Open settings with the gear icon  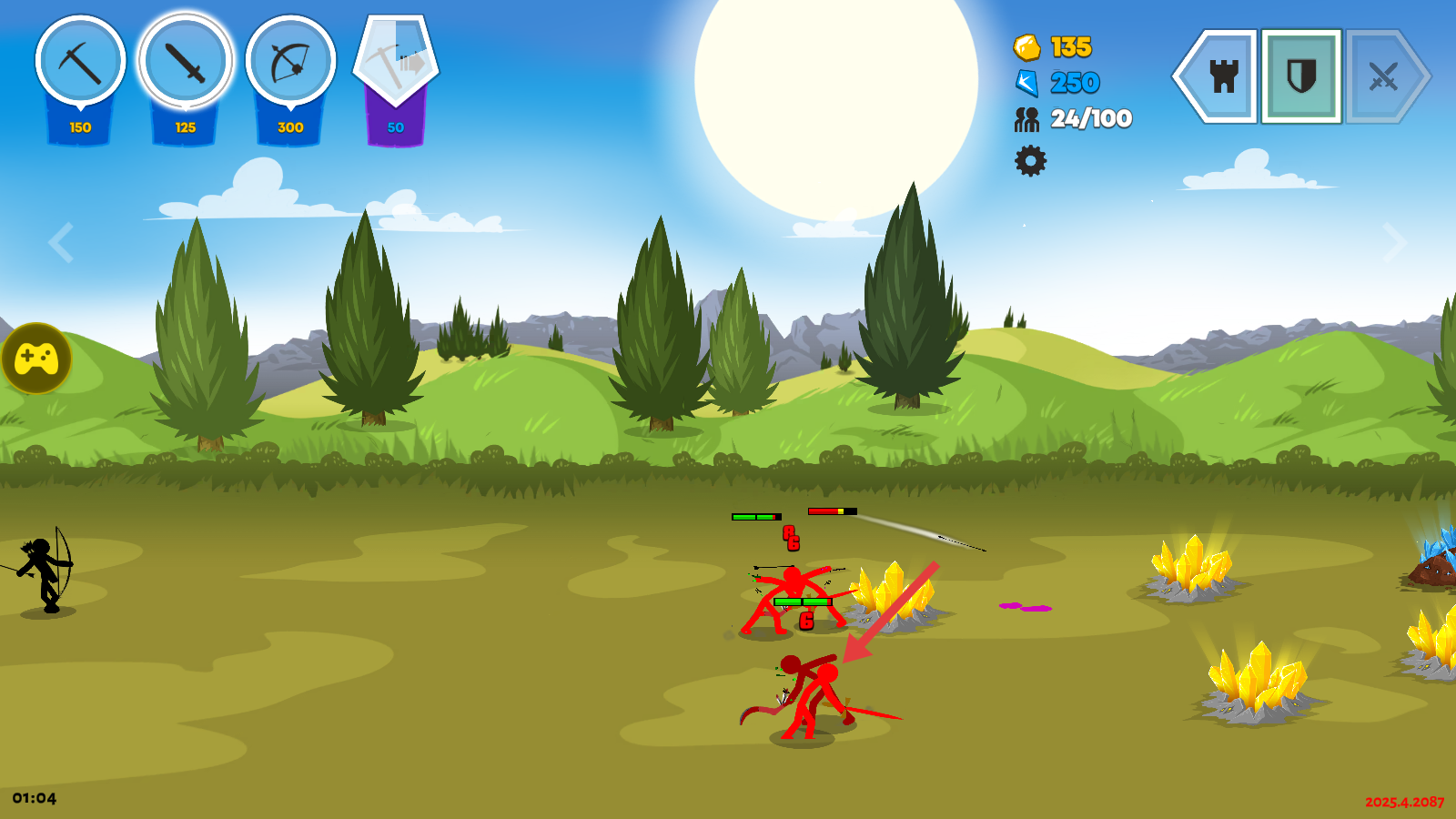[1030, 161]
